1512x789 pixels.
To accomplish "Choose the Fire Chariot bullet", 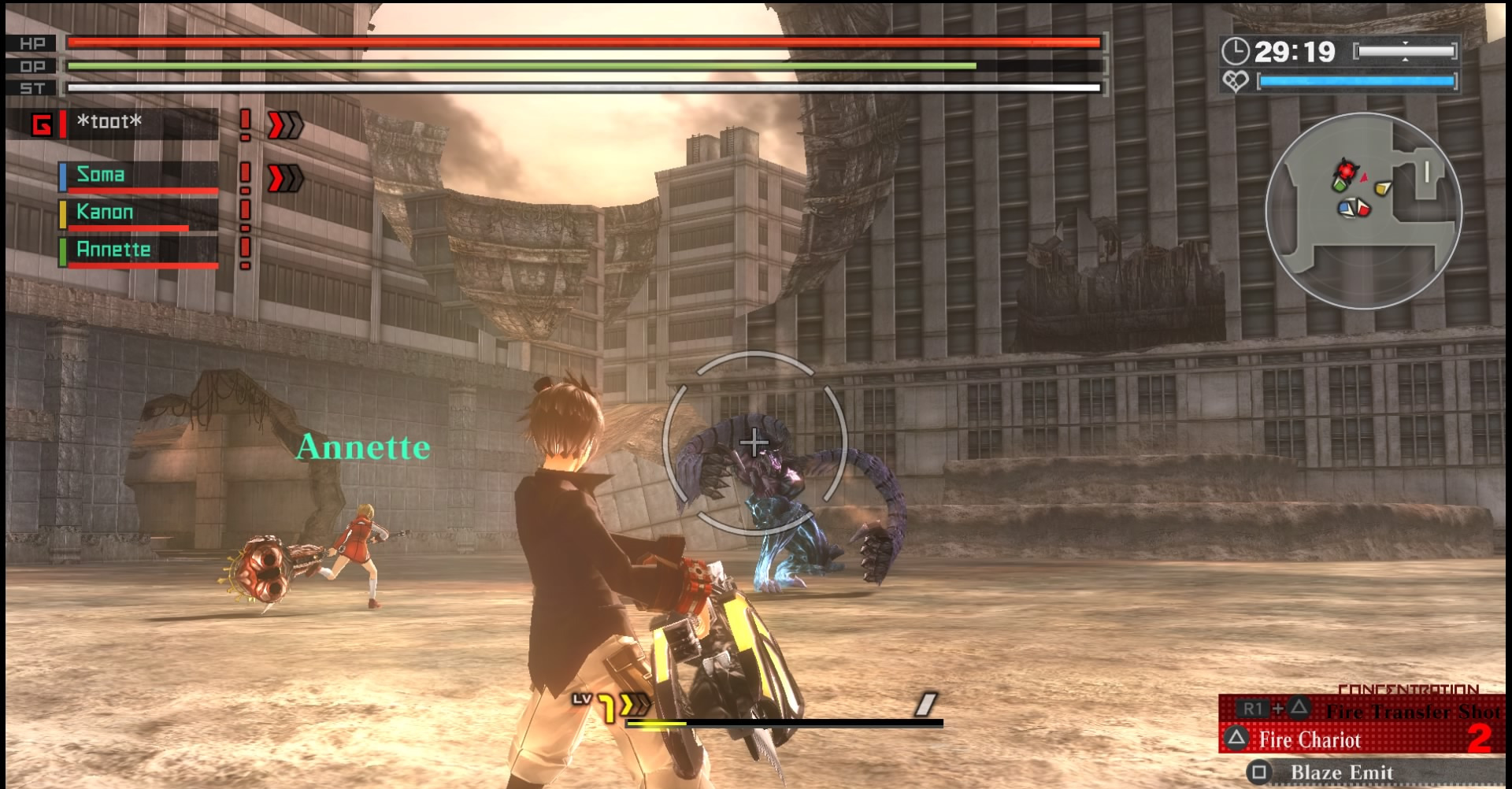I will click(1310, 740).
